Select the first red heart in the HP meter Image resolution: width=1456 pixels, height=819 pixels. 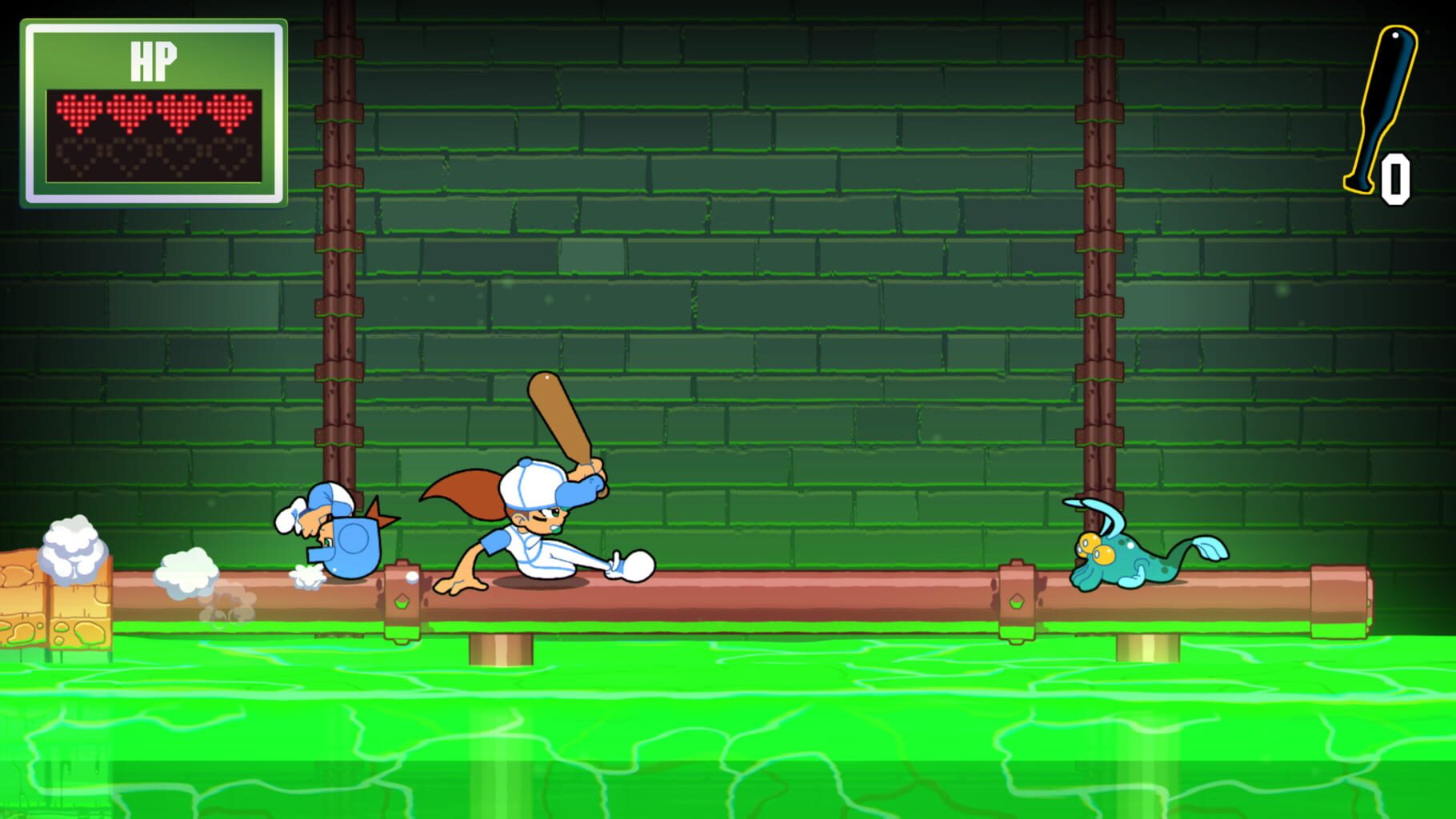(x=80, y=110)
